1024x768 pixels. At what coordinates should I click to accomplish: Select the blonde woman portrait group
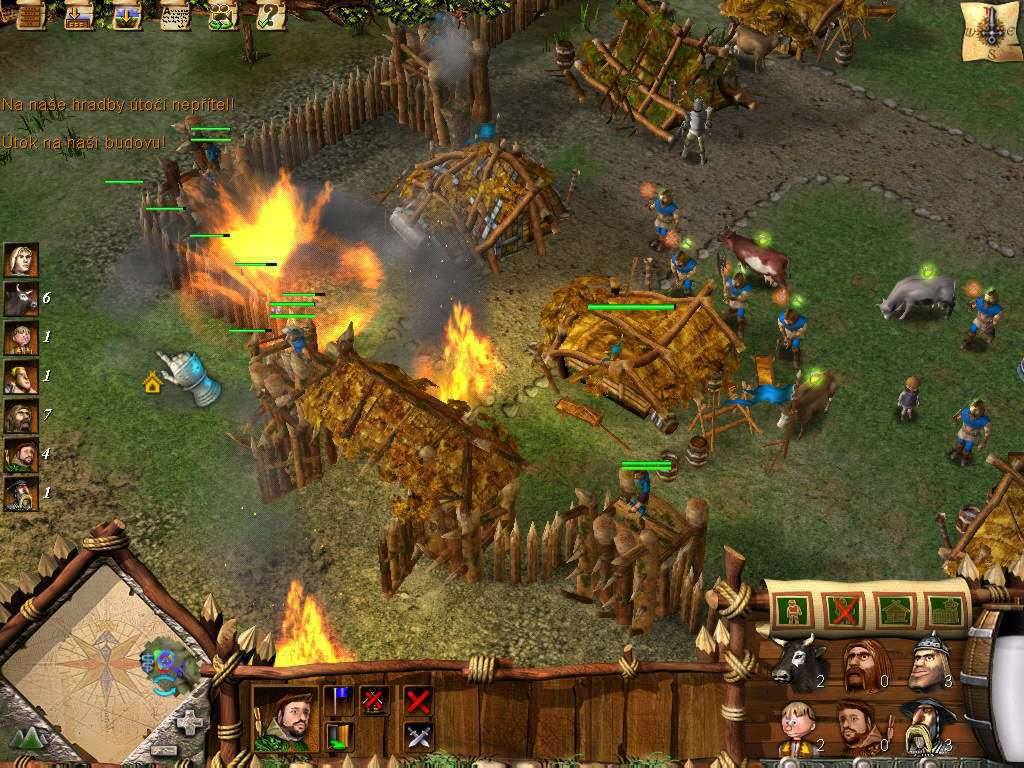[21, 260]
